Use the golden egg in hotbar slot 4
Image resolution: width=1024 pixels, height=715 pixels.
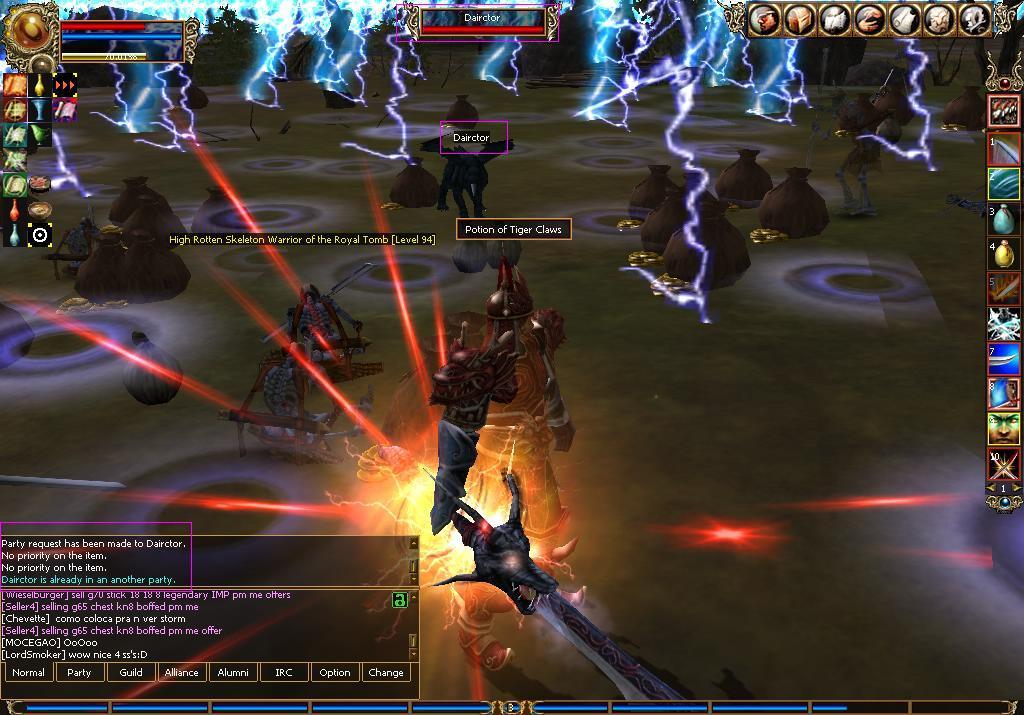pyautogui.click(x=1004, y=254)
